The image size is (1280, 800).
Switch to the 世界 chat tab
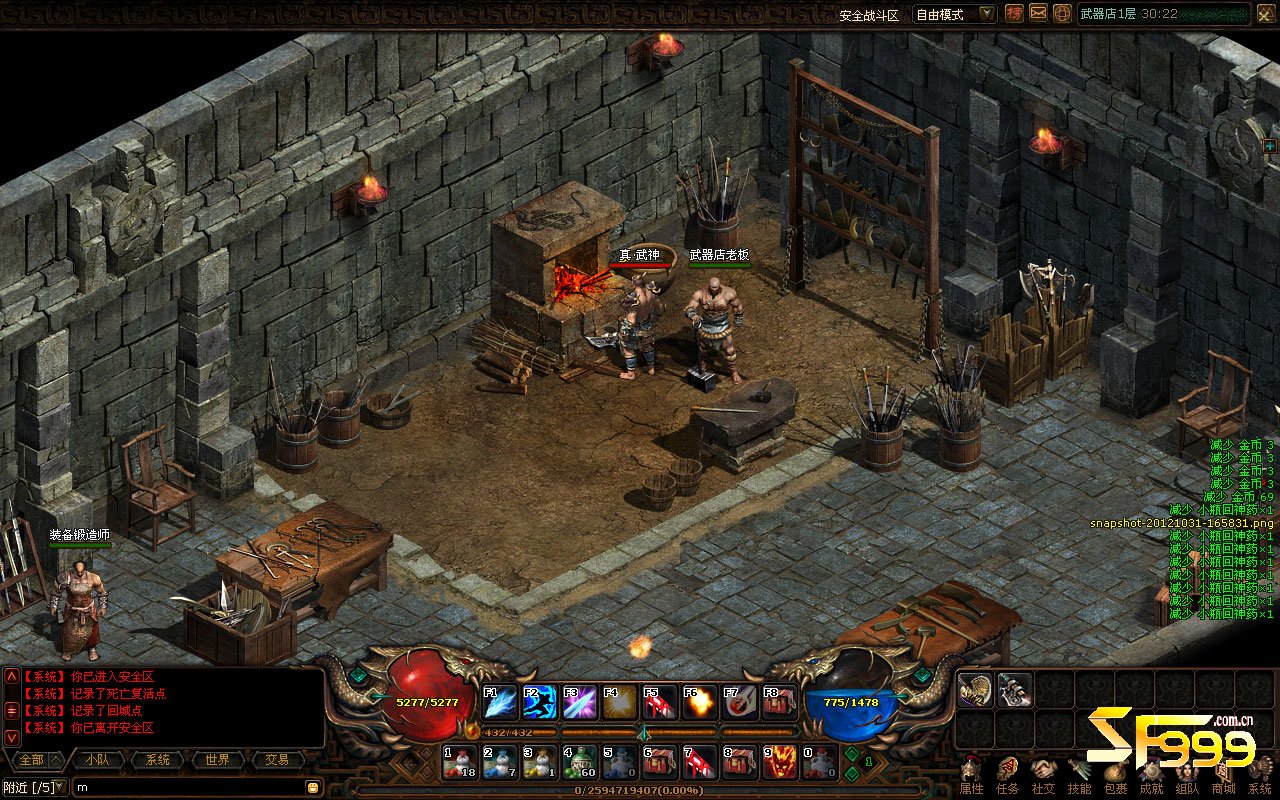(x=218, y=760)
